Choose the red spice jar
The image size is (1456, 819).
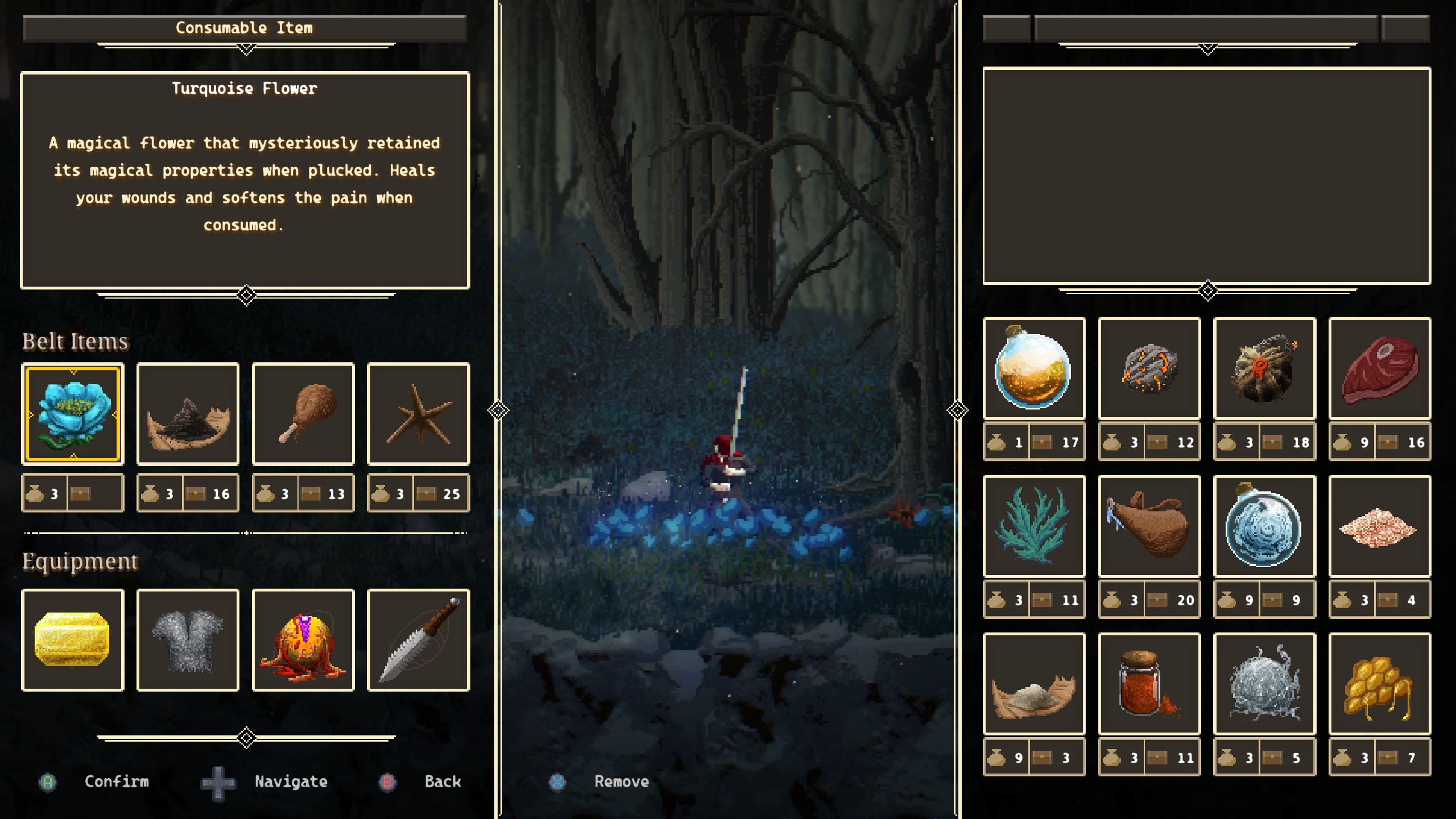coord(1149,684)
